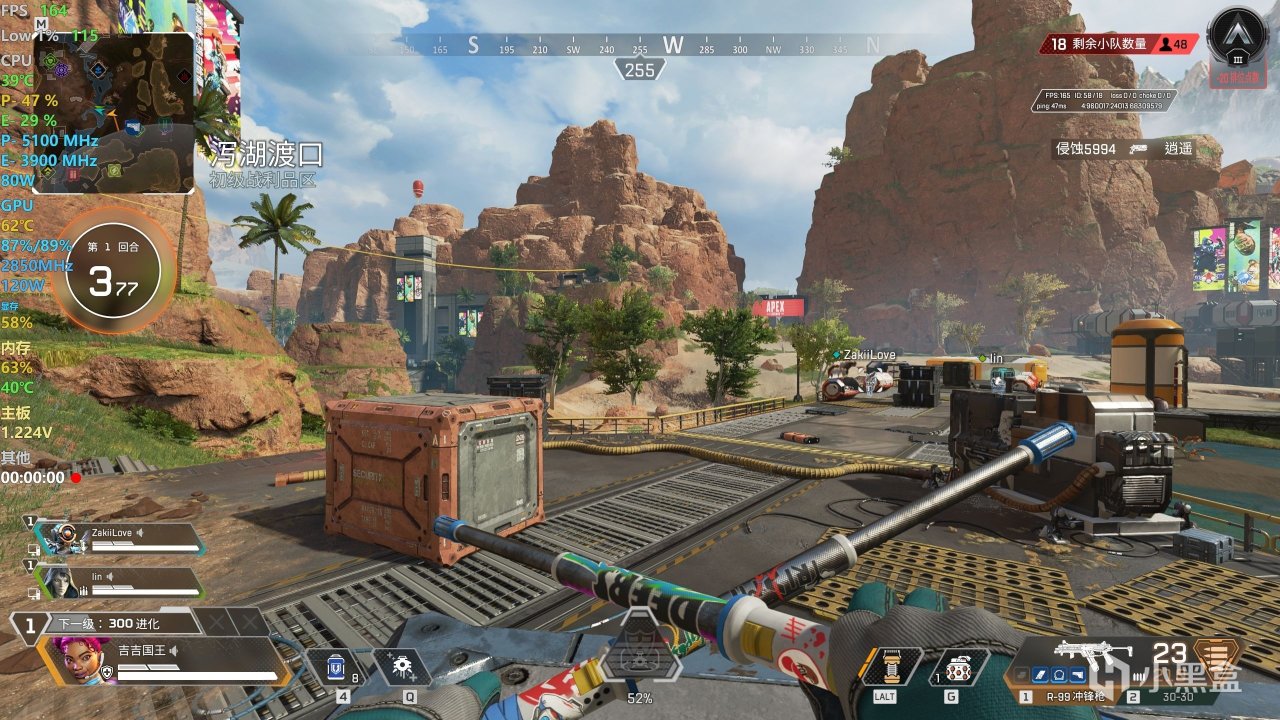
Task: Select the thermite grenade ordnance slot
Action: (x=958, y=667)
